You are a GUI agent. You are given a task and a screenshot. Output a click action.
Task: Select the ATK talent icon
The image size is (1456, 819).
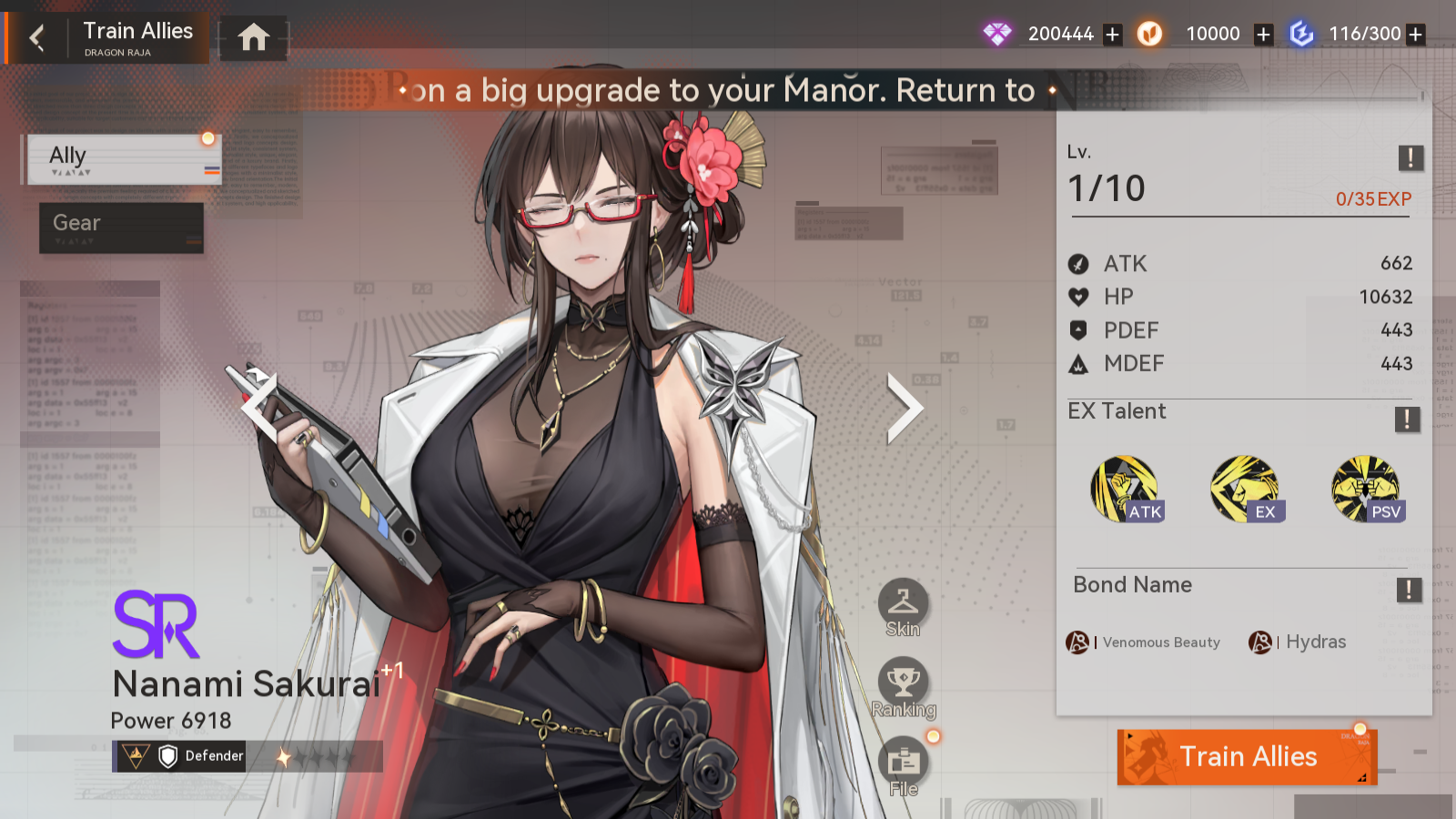1126,490
